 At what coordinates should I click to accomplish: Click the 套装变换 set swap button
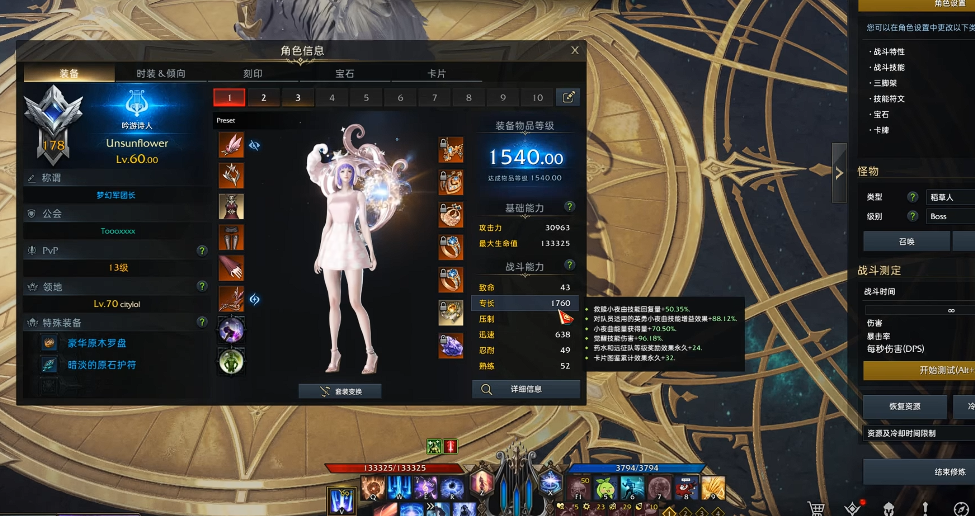(340, 391)
